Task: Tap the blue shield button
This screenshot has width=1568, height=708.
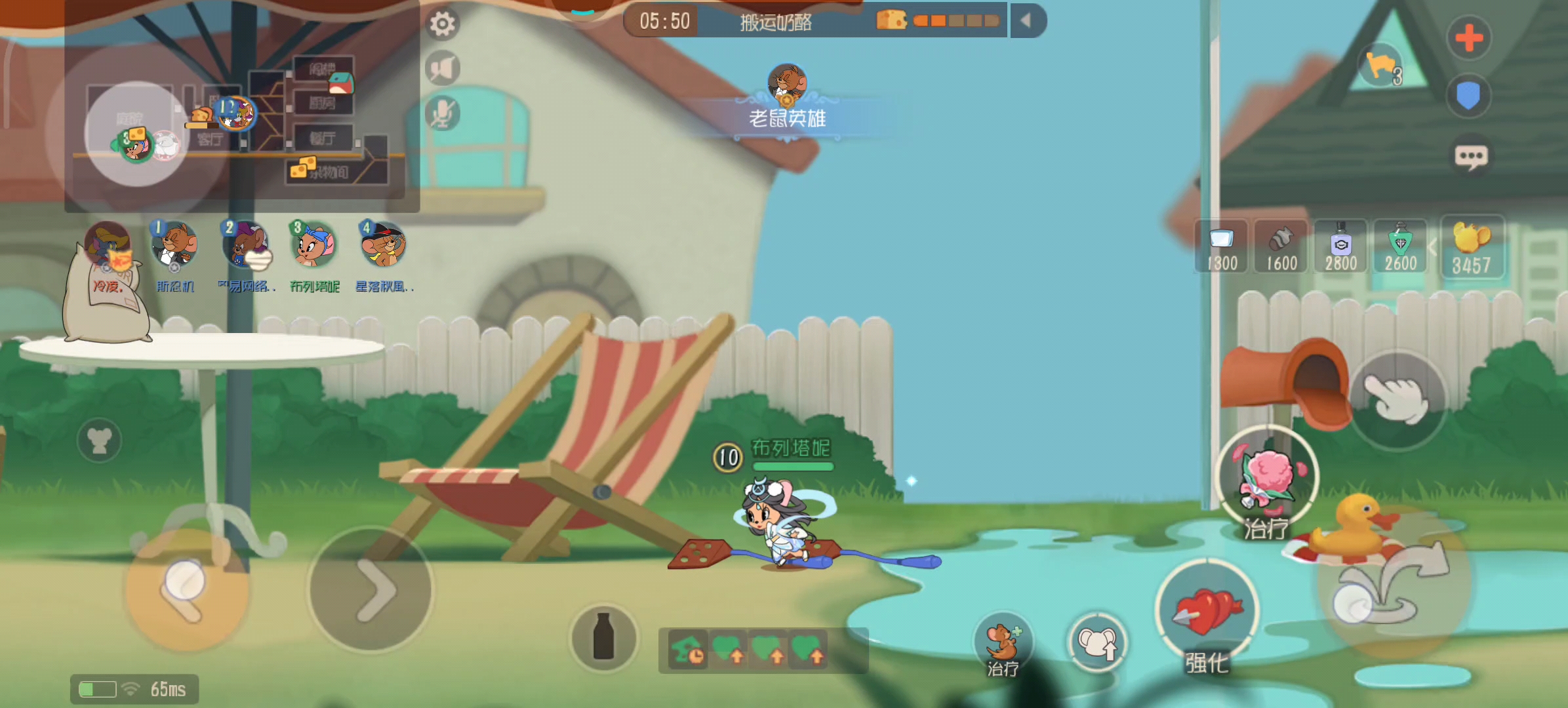Action: (1468, 96)
